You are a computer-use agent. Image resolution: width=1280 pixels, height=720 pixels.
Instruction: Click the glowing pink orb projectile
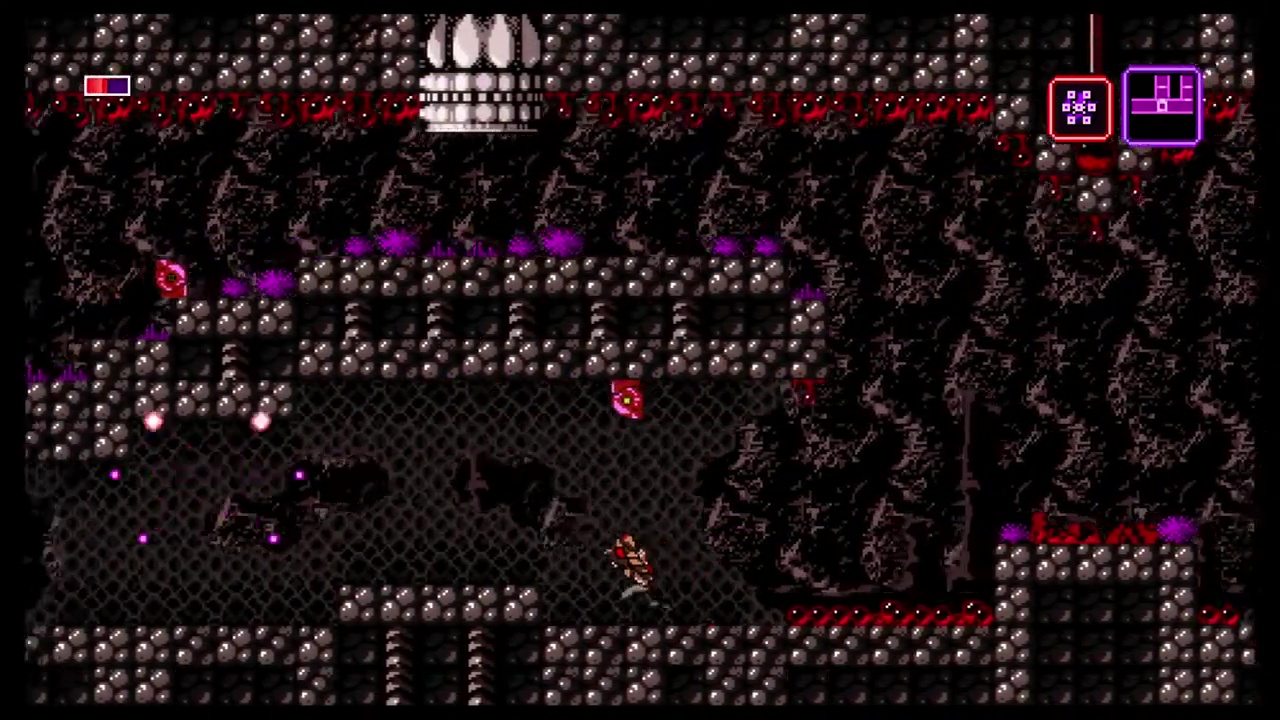click(x=152, y=423)
